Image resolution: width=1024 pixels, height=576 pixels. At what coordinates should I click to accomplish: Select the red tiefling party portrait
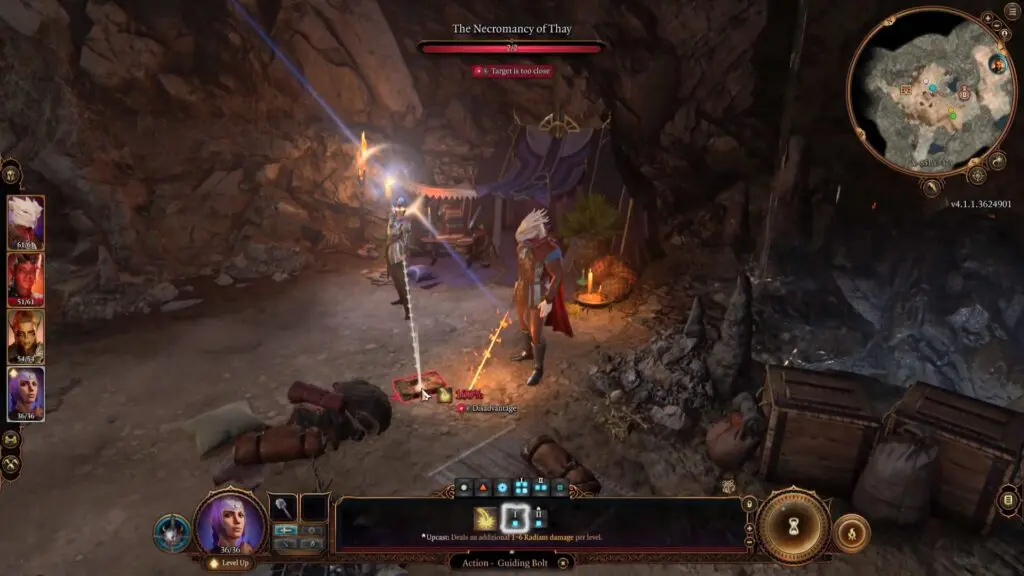coord(25,278)
